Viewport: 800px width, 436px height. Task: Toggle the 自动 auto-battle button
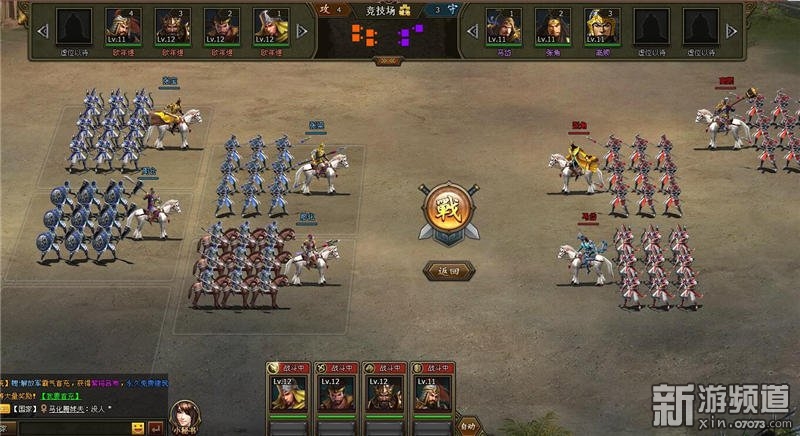(468, 425)
